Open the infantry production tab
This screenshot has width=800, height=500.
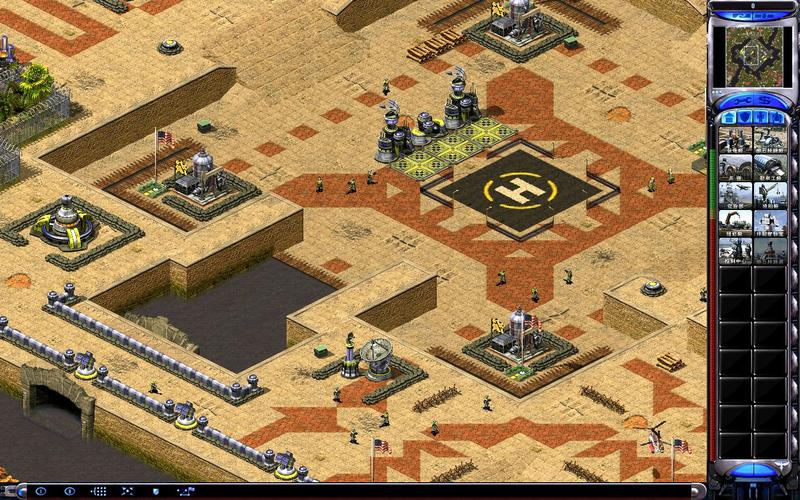pyautogui.click(x=762, y=119)
